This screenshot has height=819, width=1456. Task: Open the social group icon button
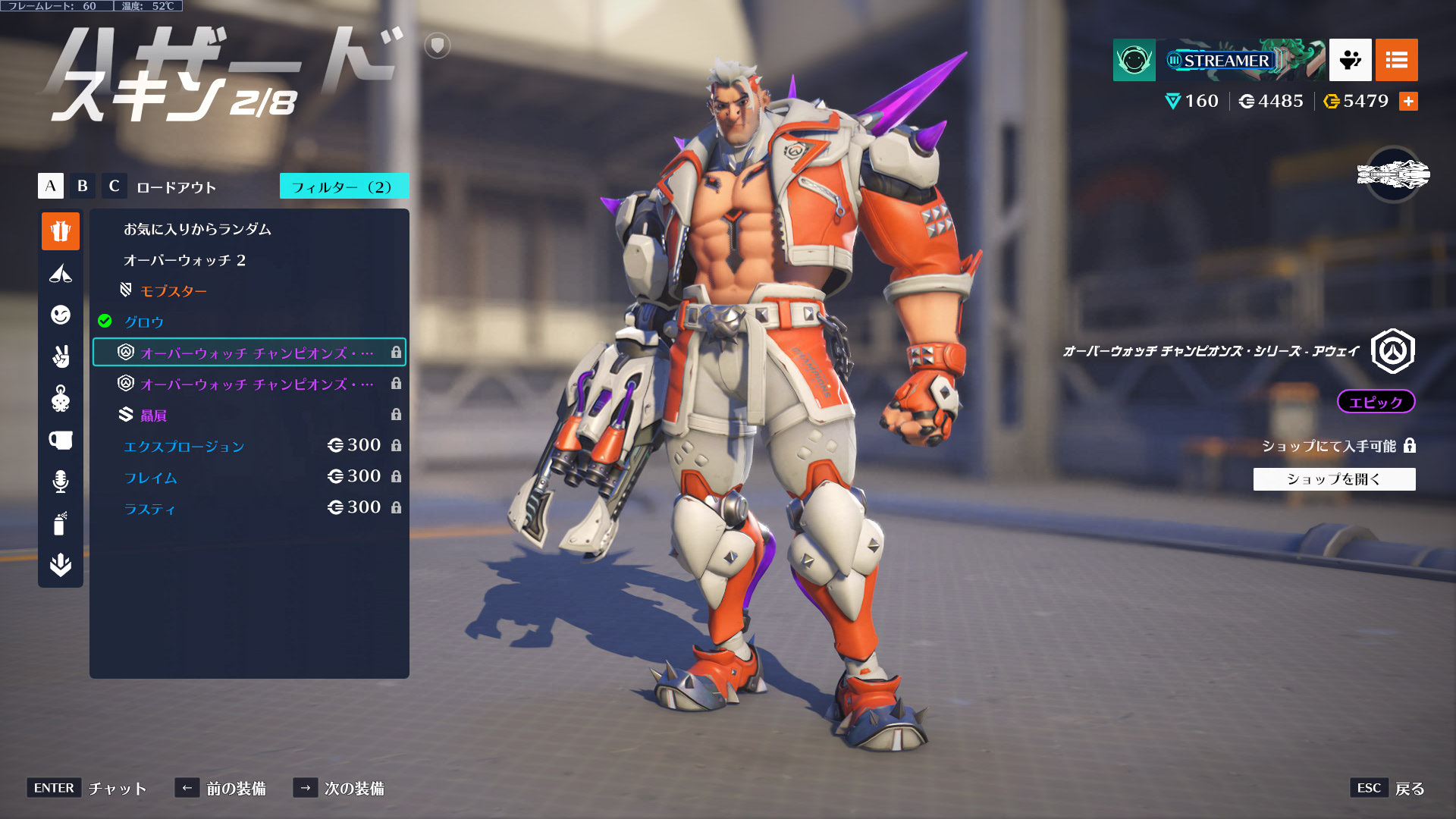[x=1350, y=60]
